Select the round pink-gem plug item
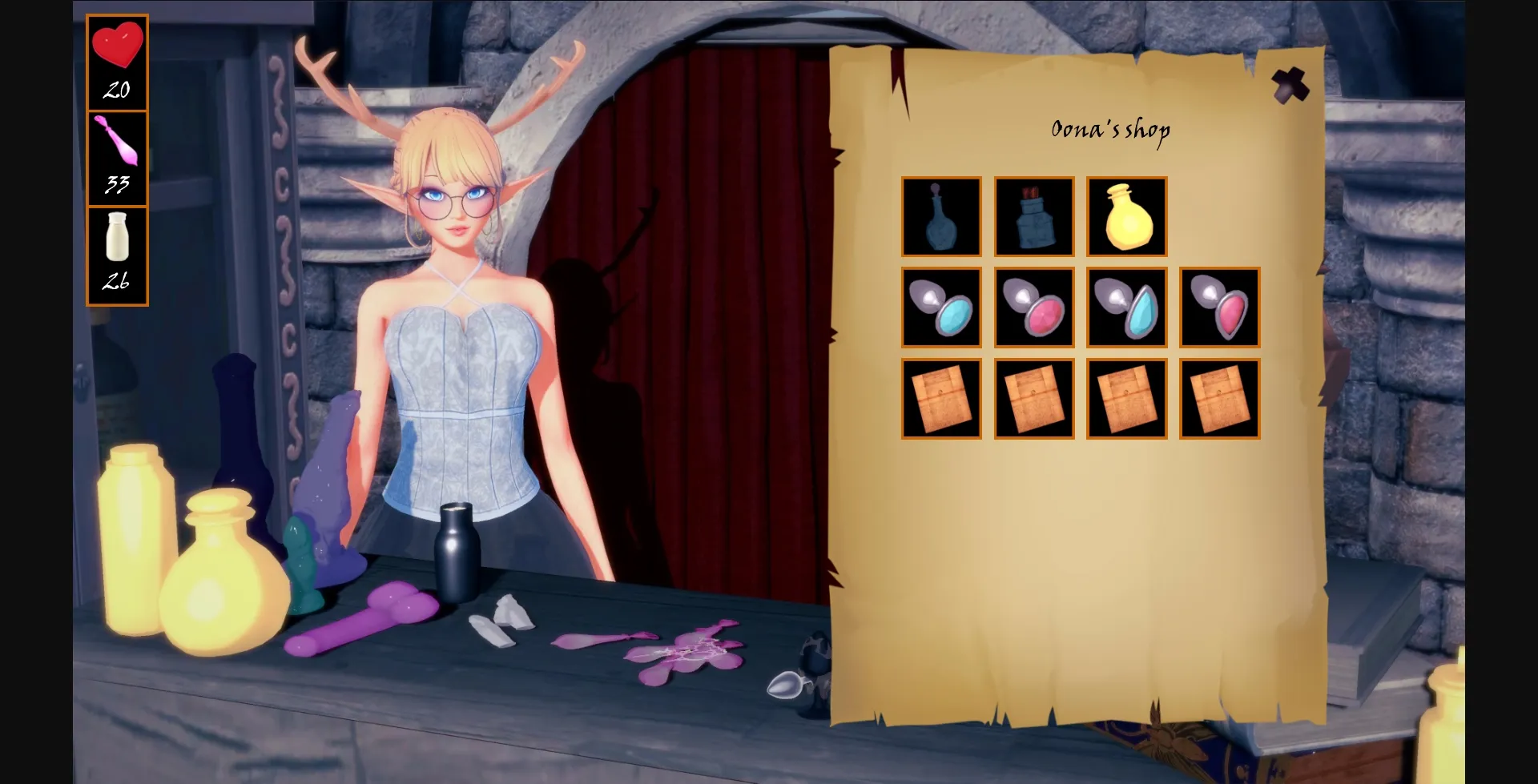 coord(1034,308)
